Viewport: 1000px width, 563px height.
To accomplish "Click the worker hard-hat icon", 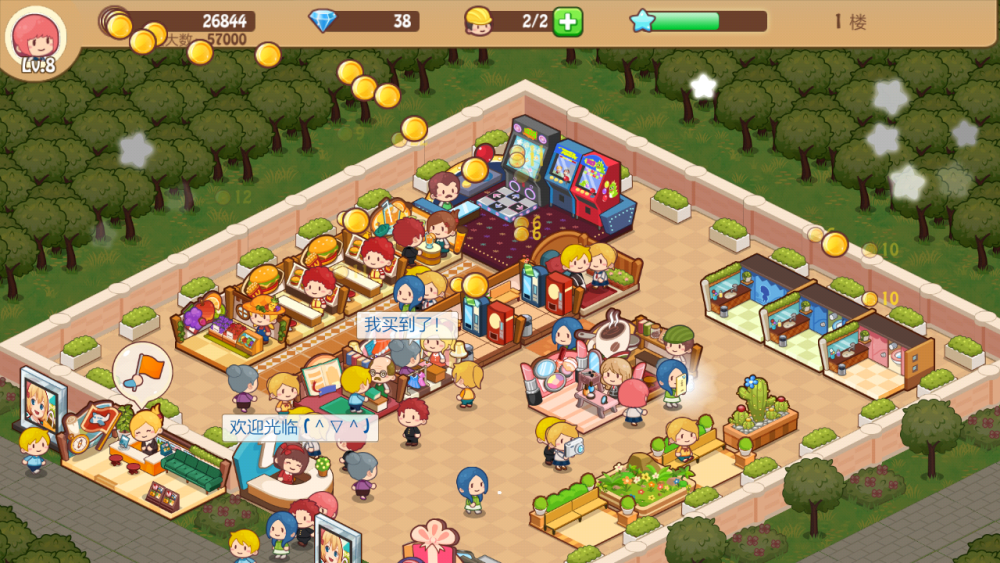I will (x=479, y=21).
